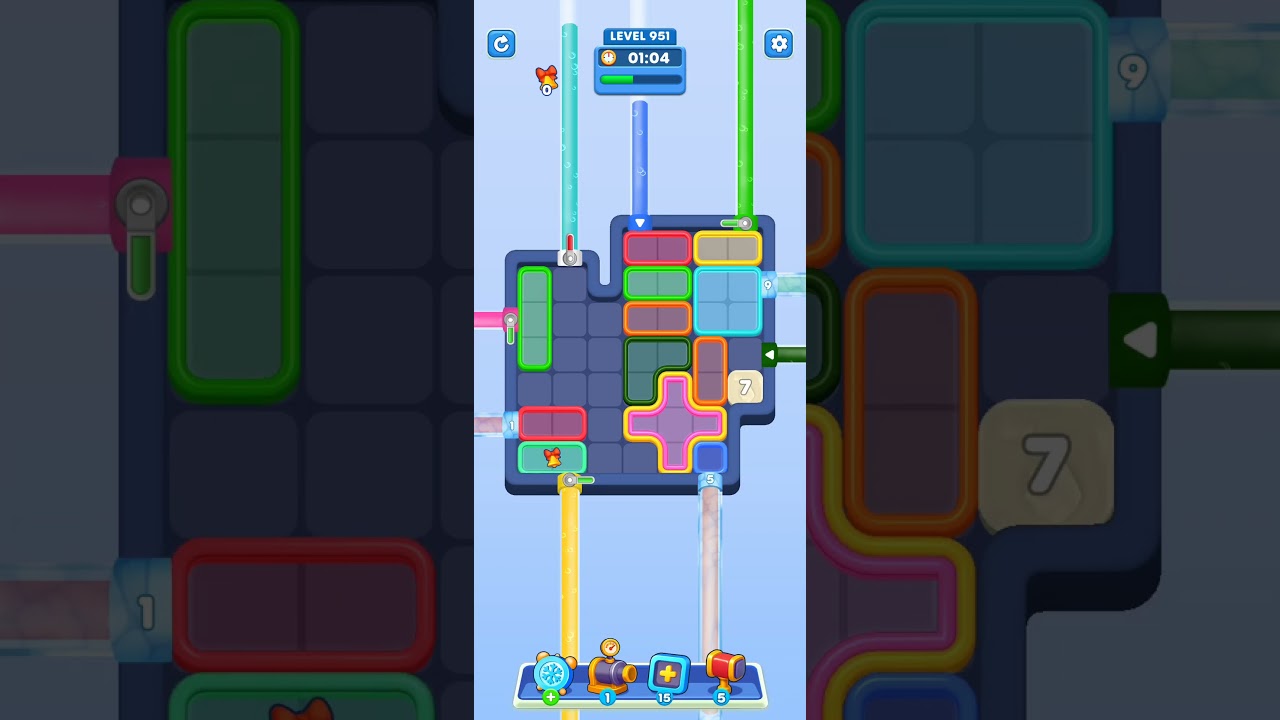1280x720 pixels.
Task: Tap the bell counter showing zero
Action: pos(545,80)
